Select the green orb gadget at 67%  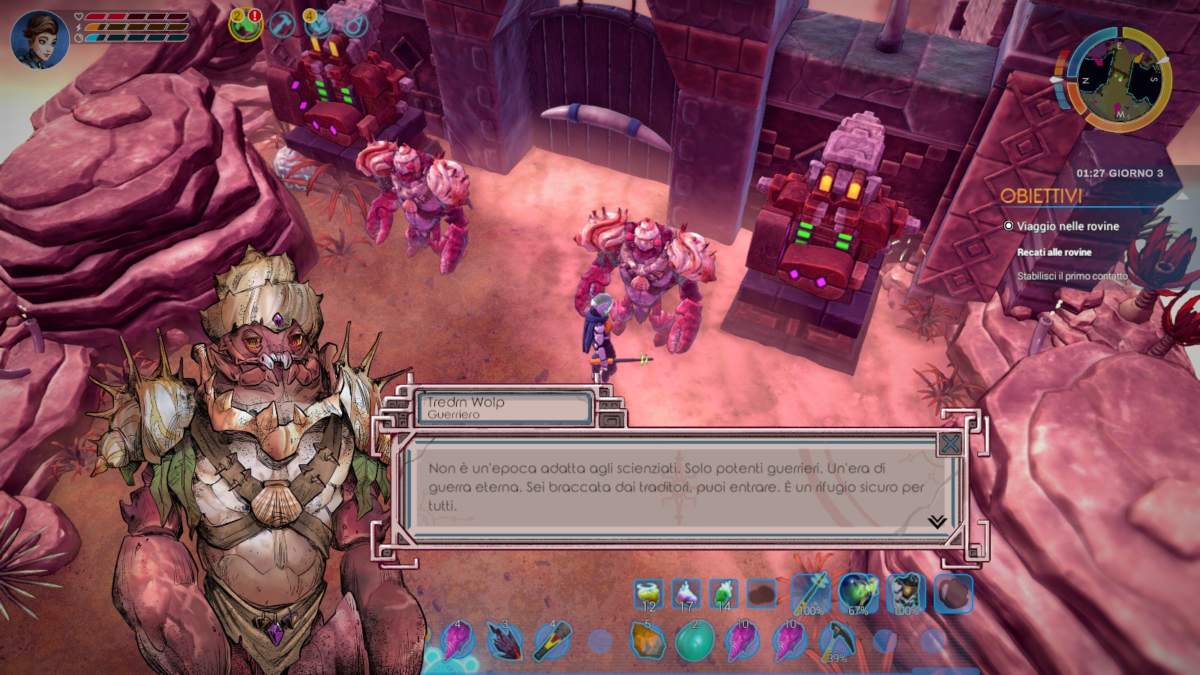pos(858,593)
